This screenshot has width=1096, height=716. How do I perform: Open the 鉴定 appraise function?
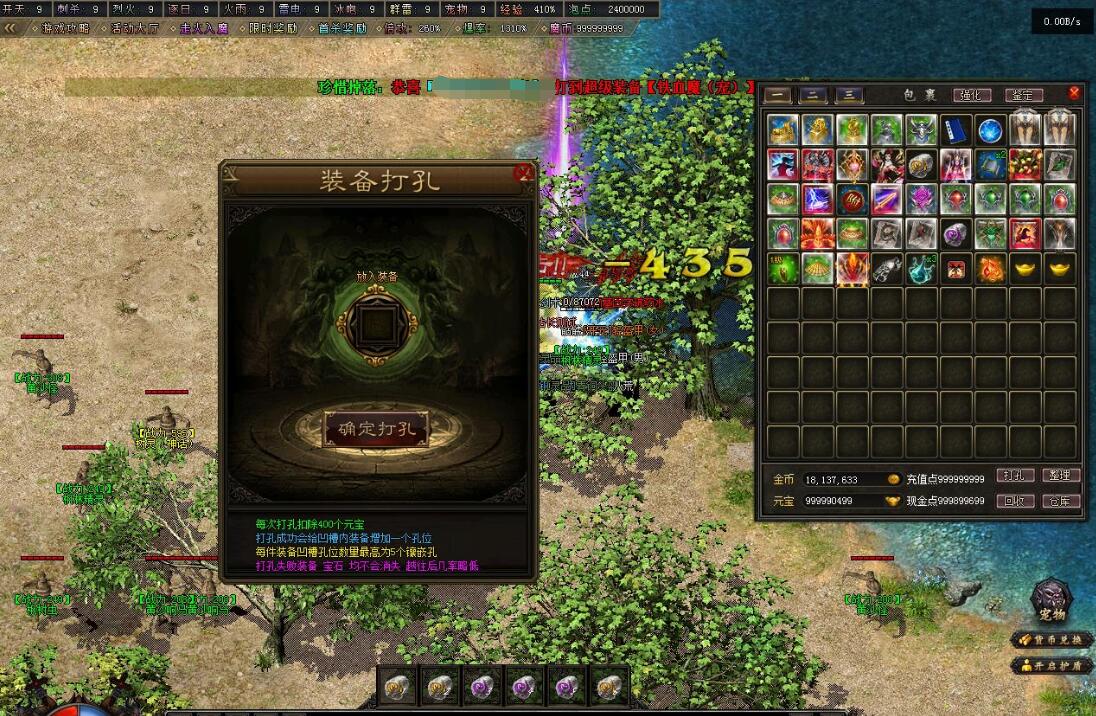1023,96
